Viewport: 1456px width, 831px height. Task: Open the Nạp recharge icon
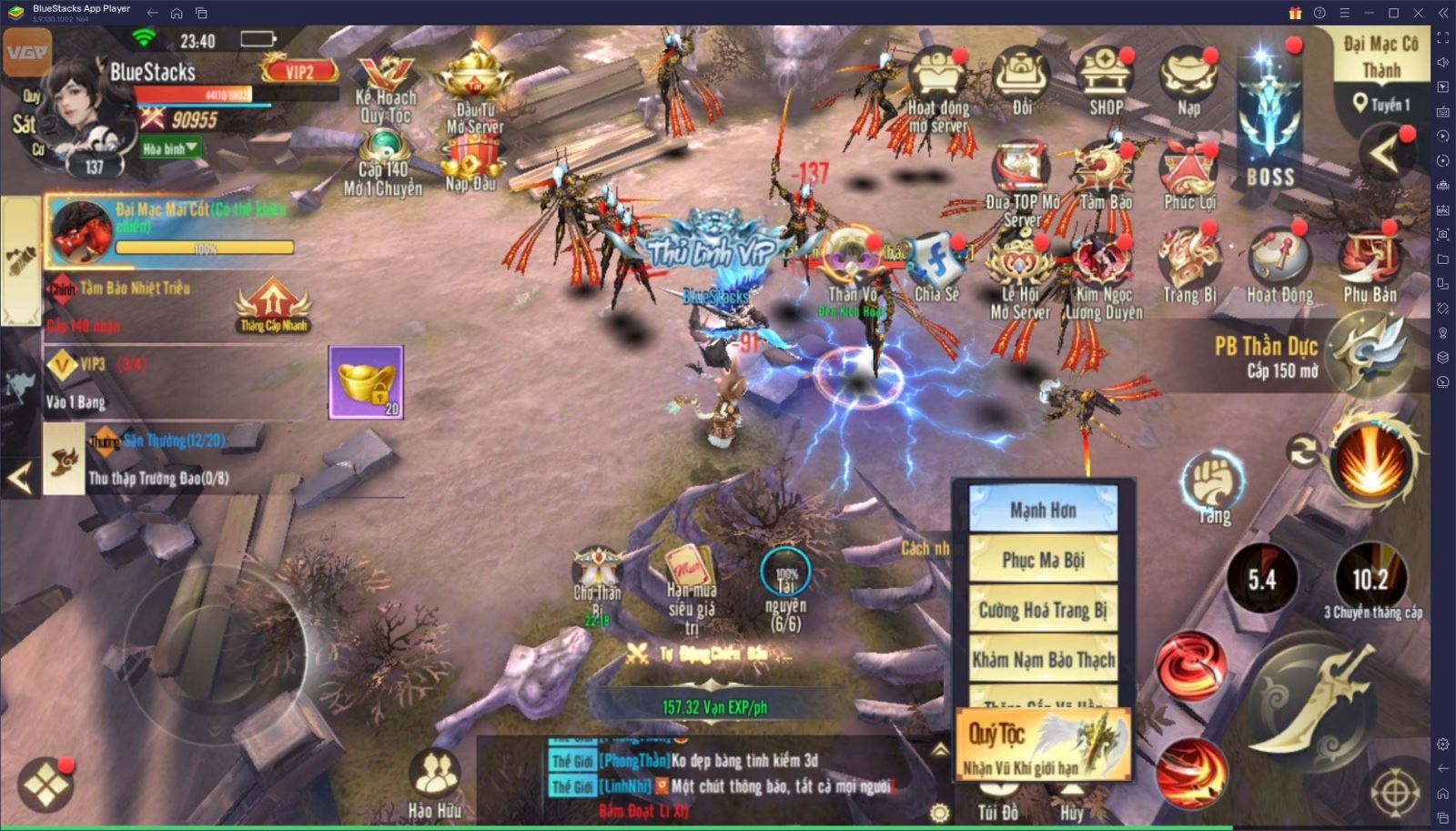click(x=1188, y=83)
